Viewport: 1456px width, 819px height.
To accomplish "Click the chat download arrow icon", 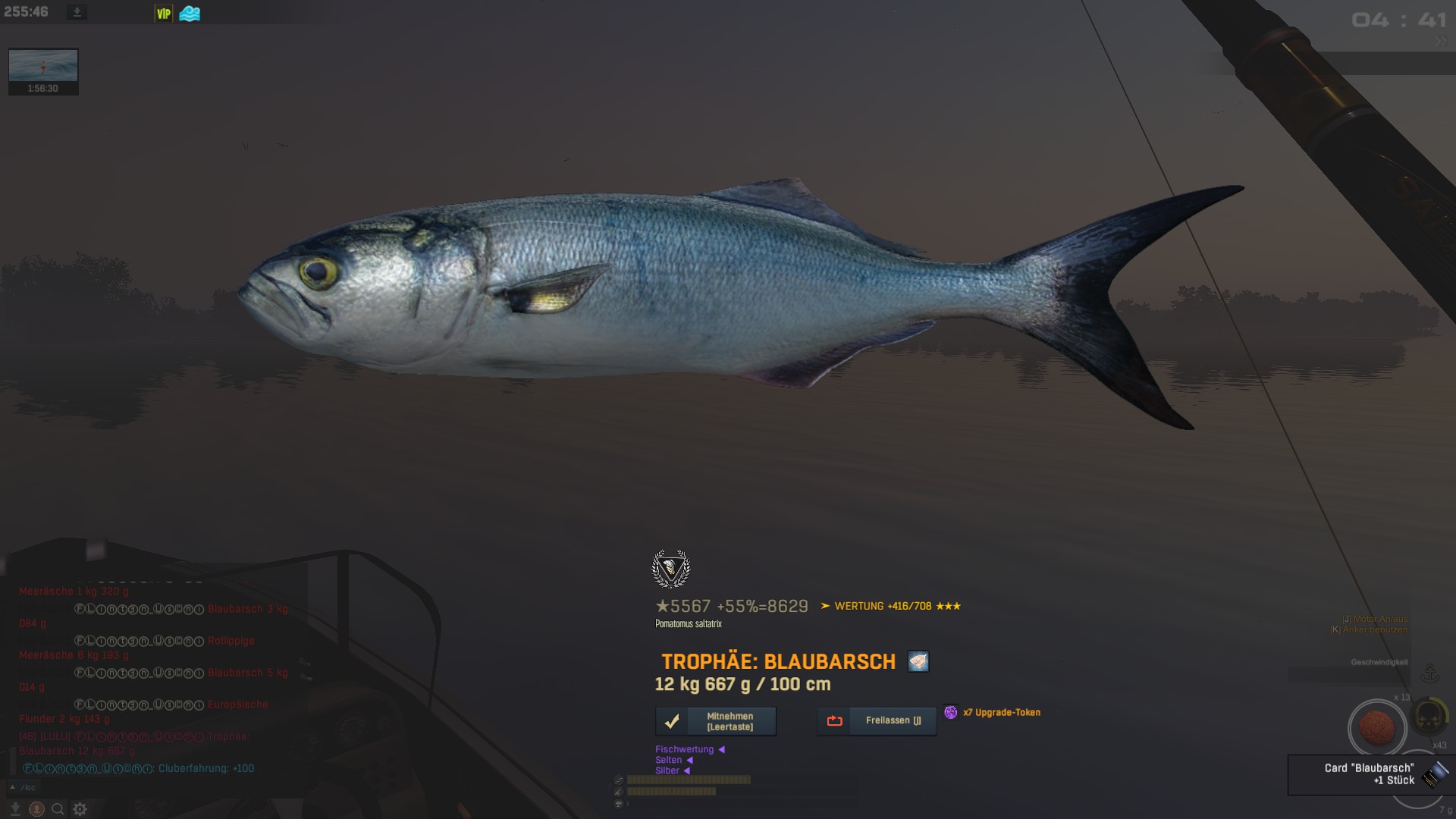I will (15, 809).
